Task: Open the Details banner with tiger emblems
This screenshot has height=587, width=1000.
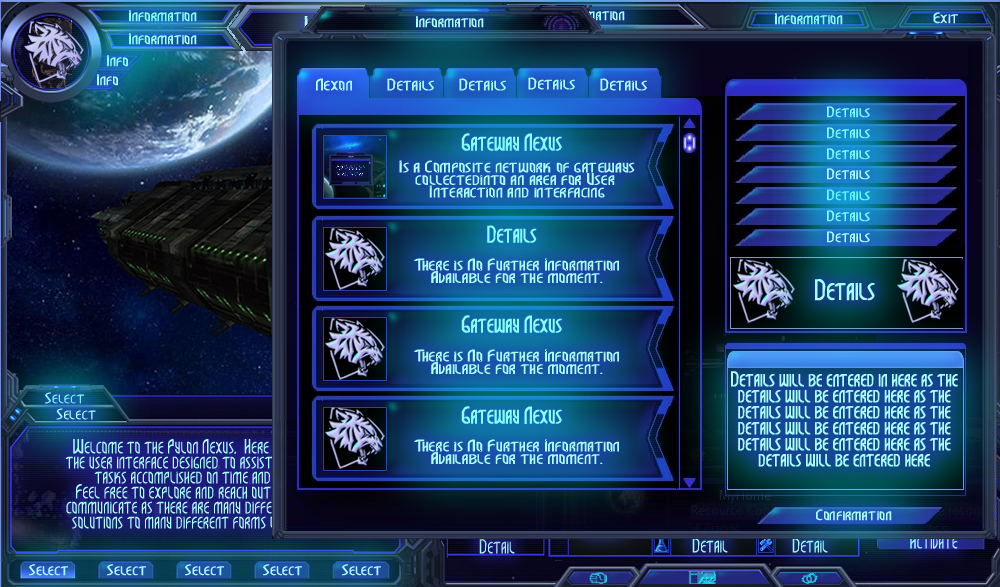Action: click(846, 291)
